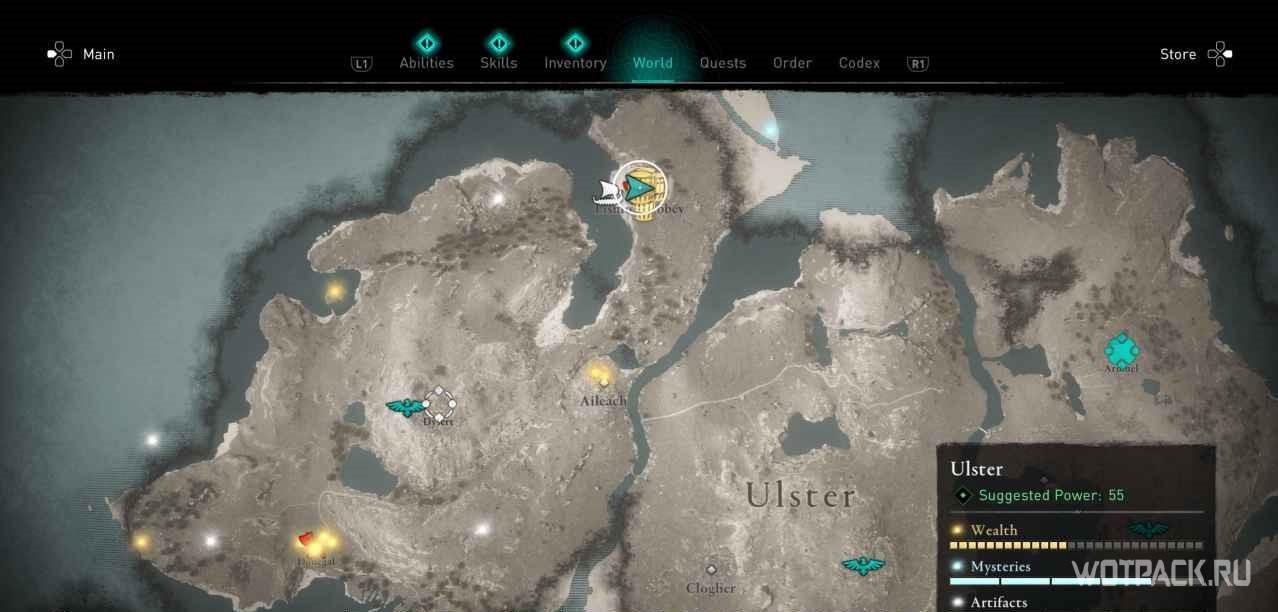Select the raven viewpoint east of Clogher

click(862, 566)
